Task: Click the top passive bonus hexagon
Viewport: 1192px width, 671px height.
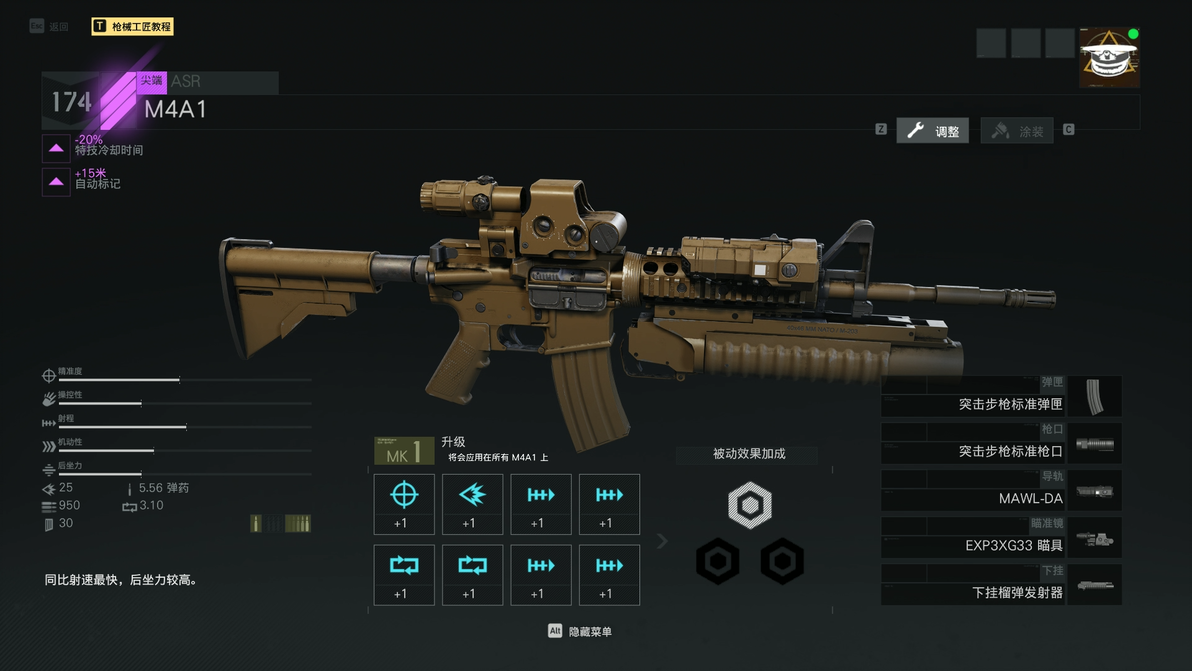Action: click(x=749, y=505)
